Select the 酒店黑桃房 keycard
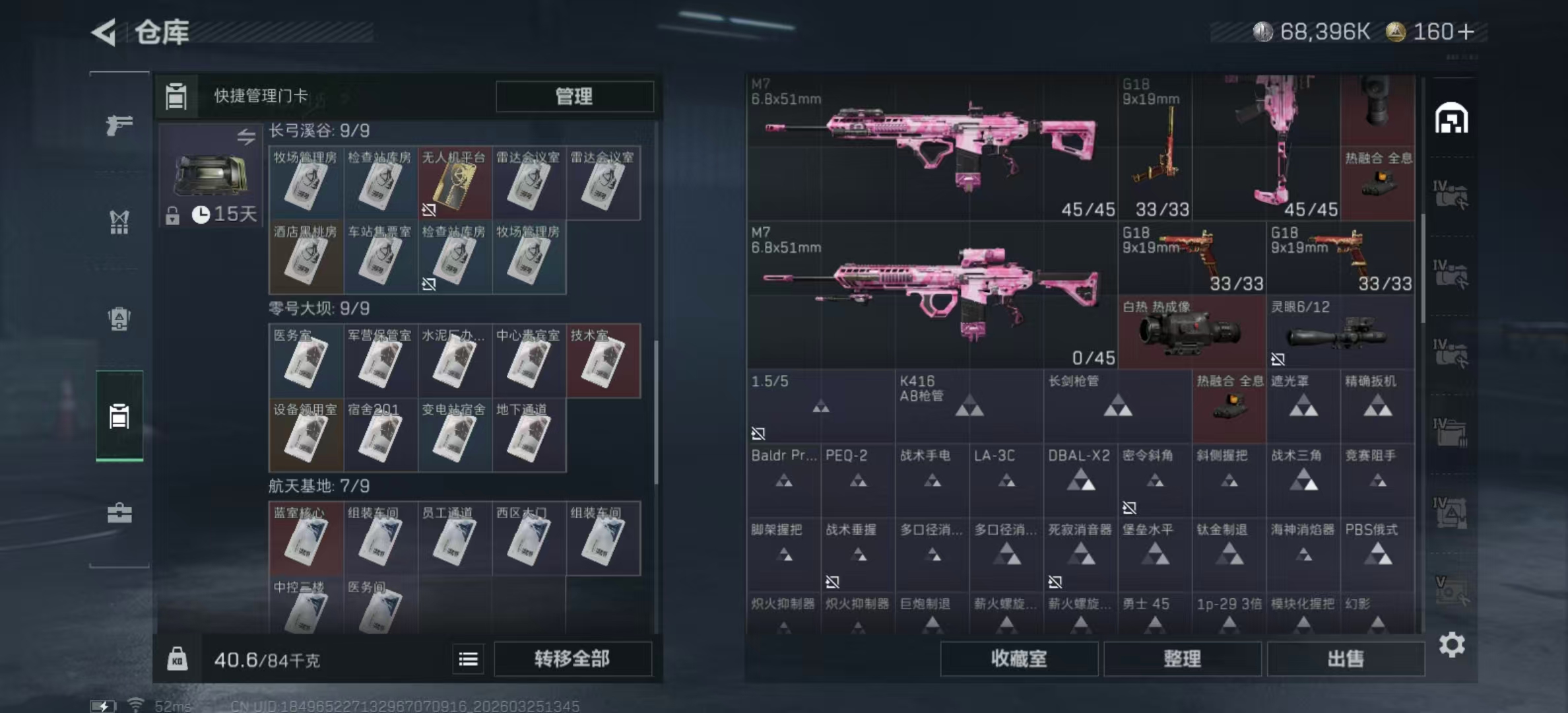Image resolution: width=1568 pixels, height=713 pixels. [x=306, y=257]
